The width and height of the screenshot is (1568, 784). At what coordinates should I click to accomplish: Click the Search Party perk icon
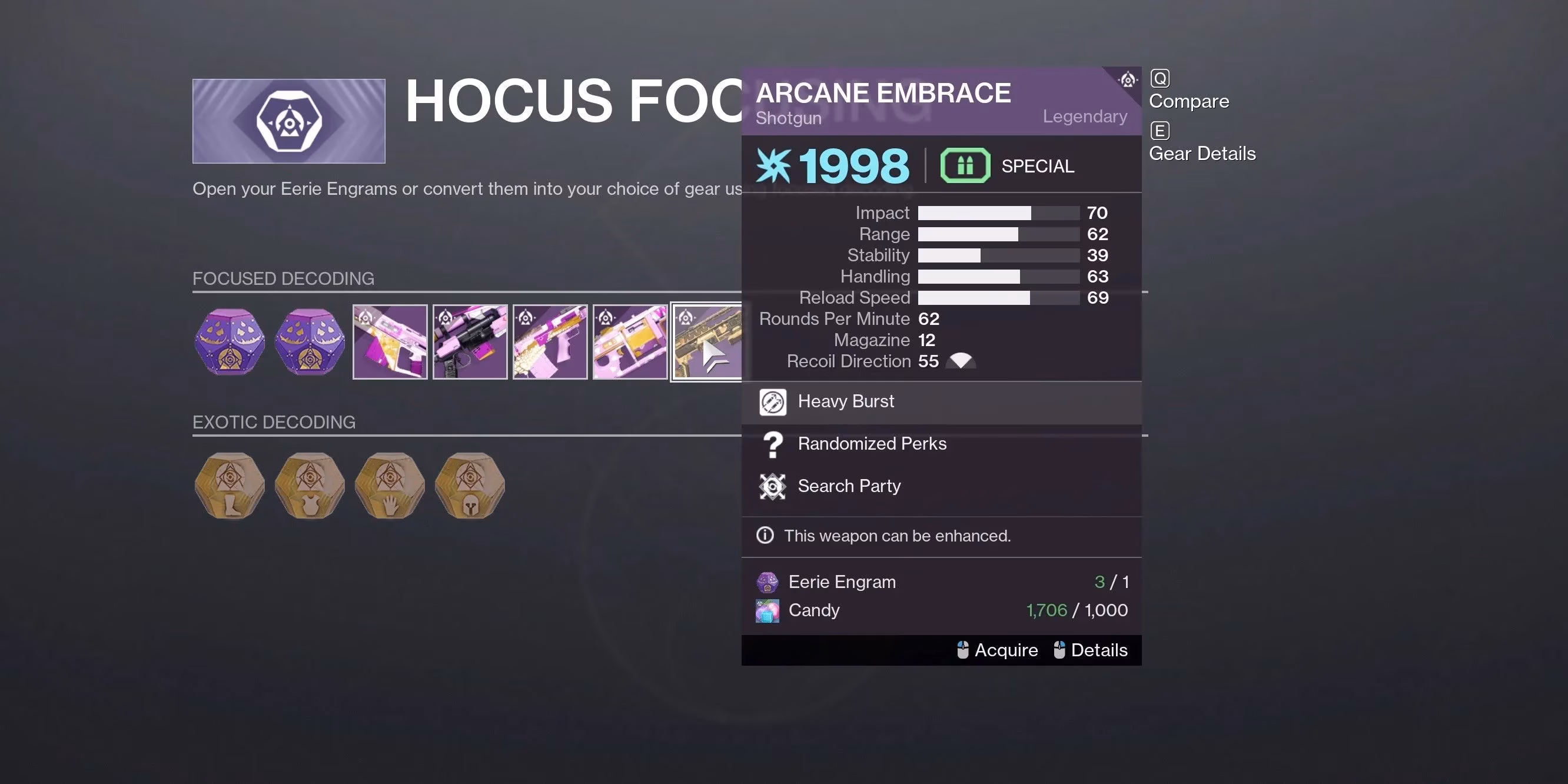pyautogui.click(x=773, y=486)
